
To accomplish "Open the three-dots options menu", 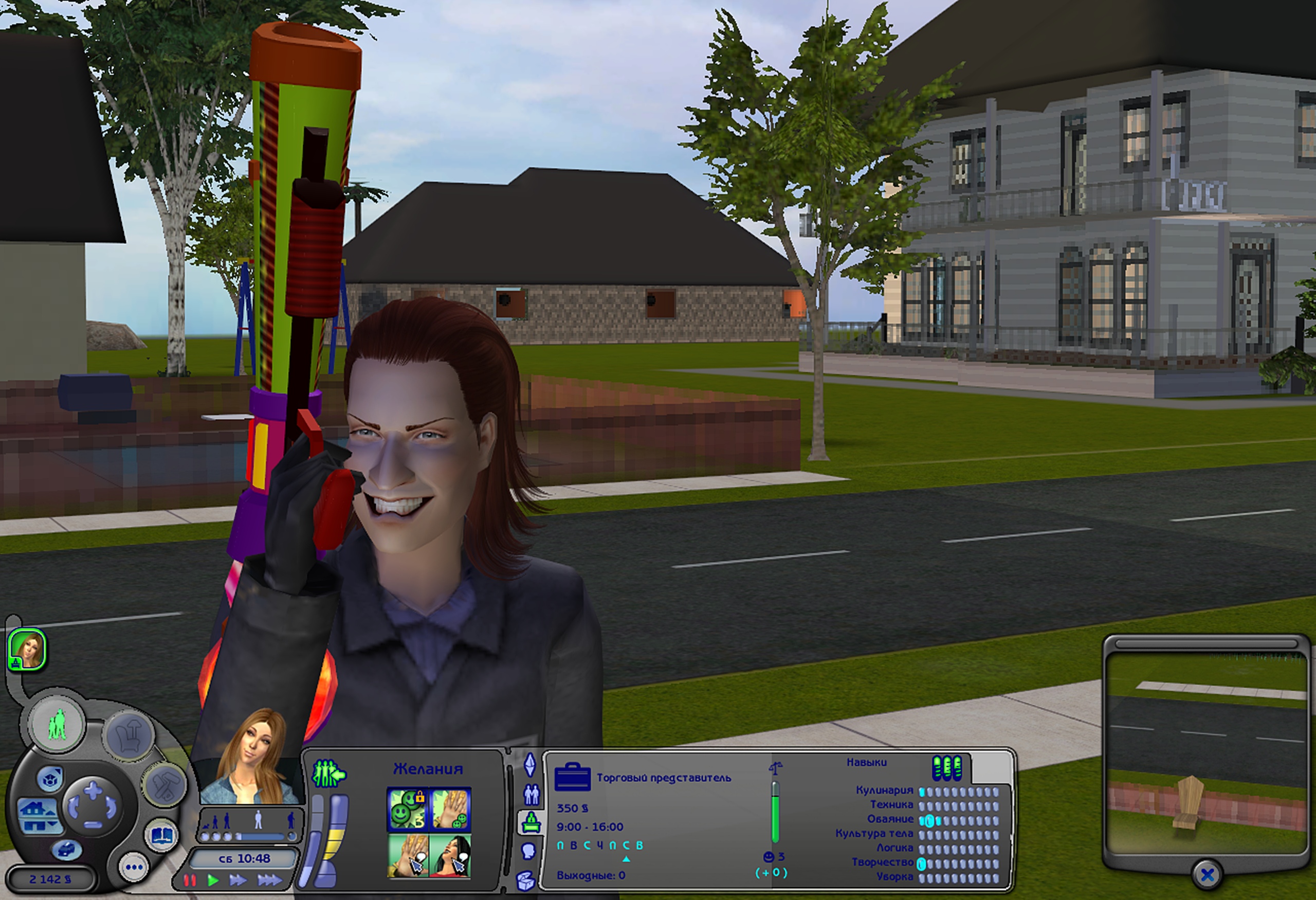I will pyautogui.click(x=134, y=867).
